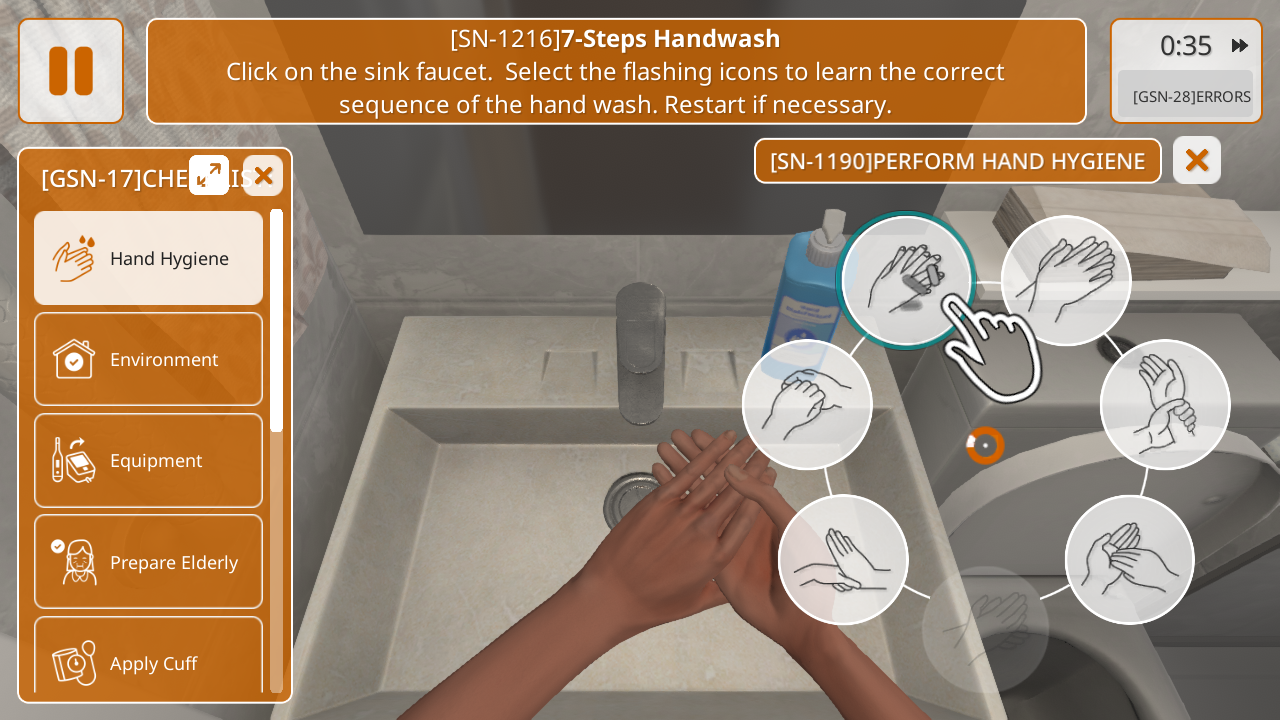
Task: Select the highlighted teal-ringed handwash step icon
Action: (905, 280)
